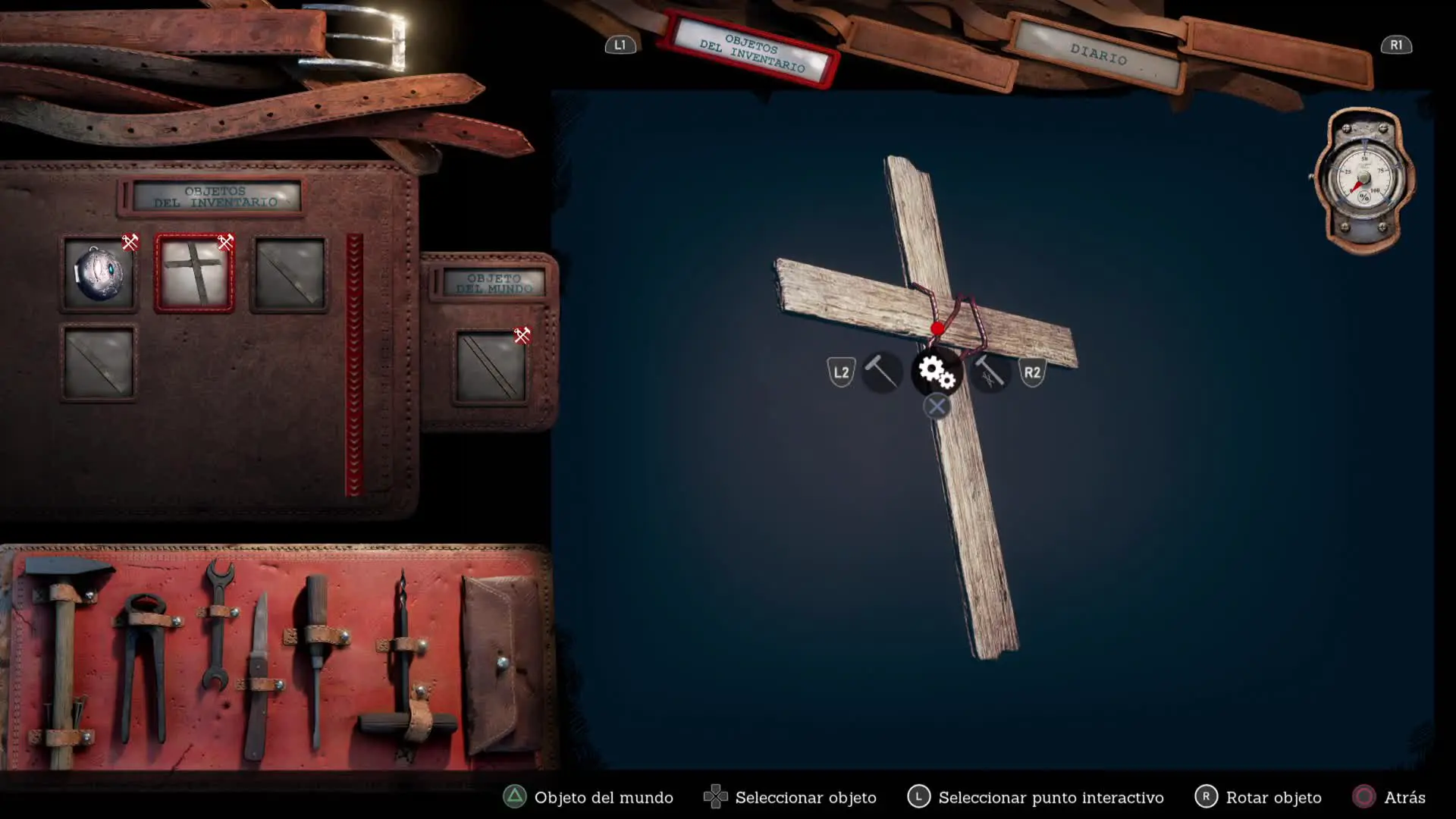Select the tool icon right of the gears
1456x819 pixels.
click(990, 372)
